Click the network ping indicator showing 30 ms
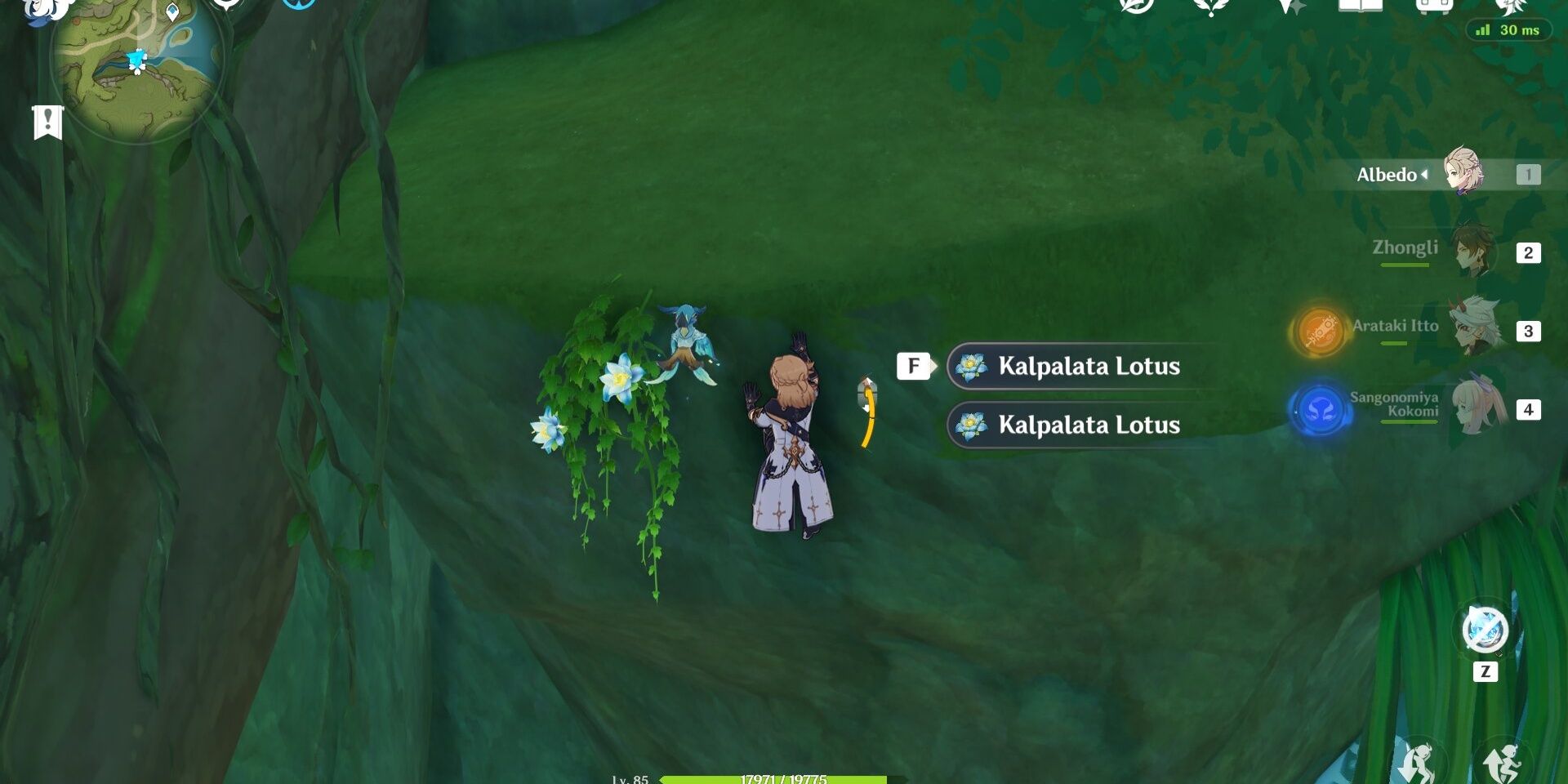The width and height of the screenshot is (1568, 784). (x=1509, y=30)
